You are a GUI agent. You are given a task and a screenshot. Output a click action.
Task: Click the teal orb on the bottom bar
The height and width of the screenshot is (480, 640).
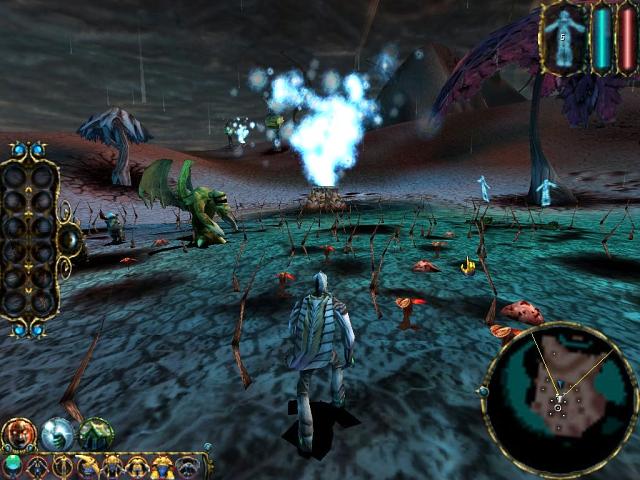[12, 463]
